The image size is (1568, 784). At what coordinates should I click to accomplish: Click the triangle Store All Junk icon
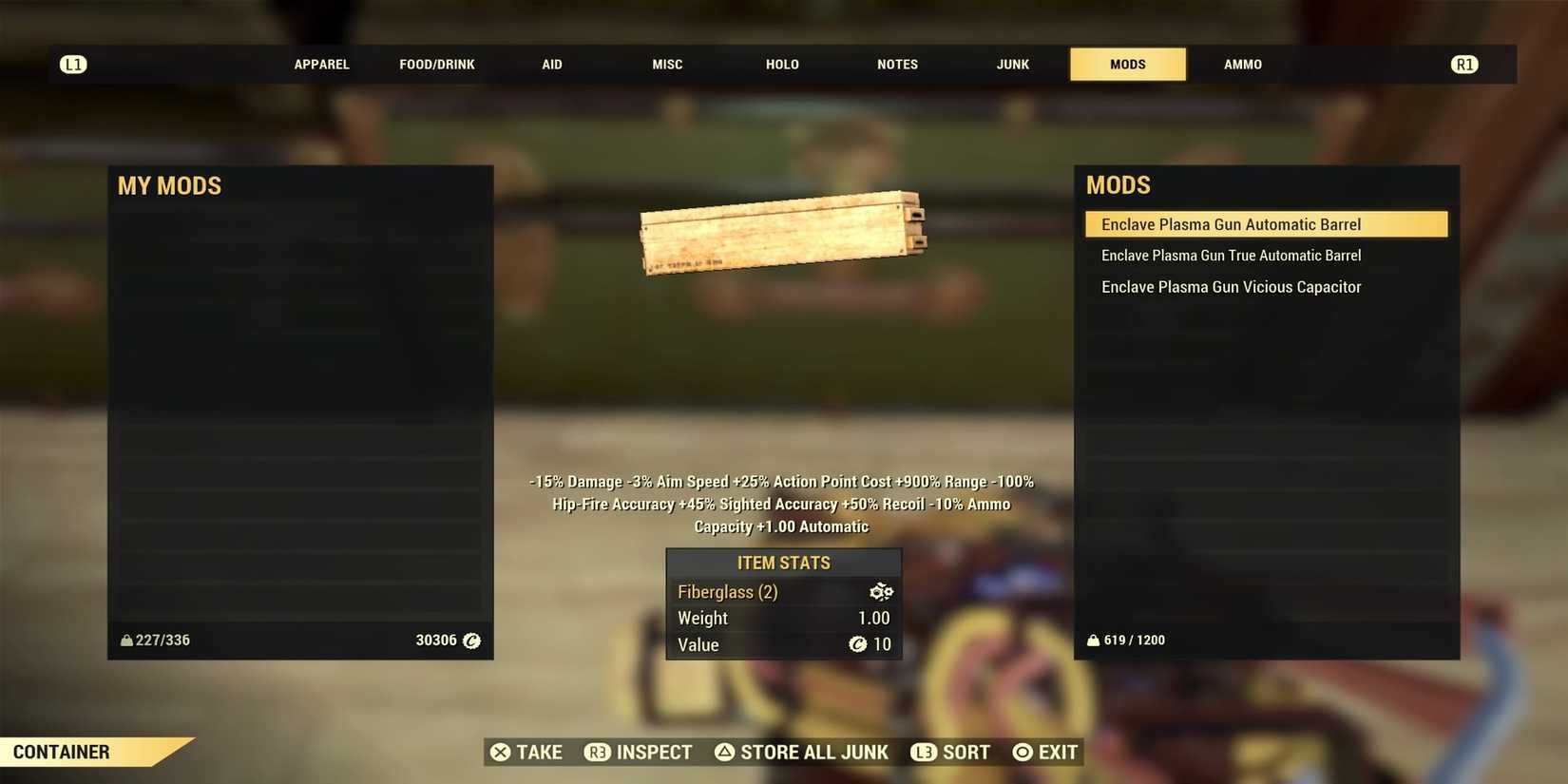[x=725, y=752]
